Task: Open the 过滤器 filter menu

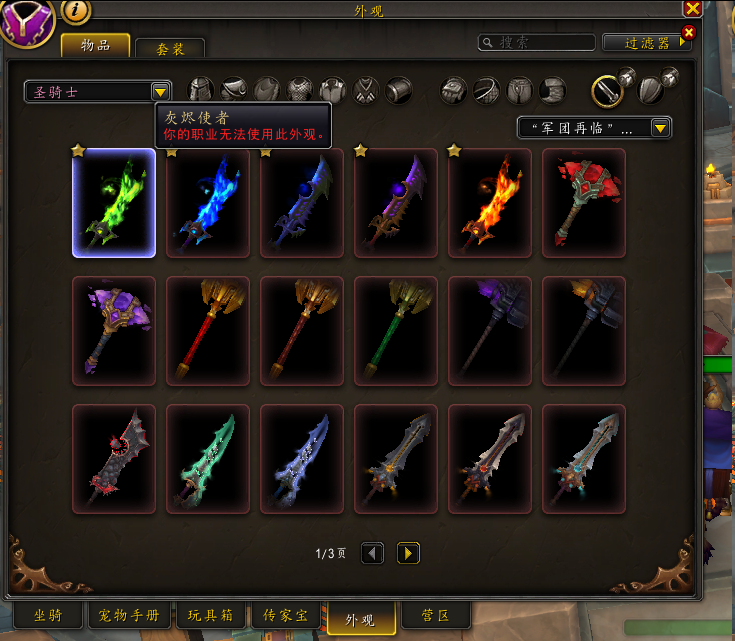Action: click(x=646, y=43)
